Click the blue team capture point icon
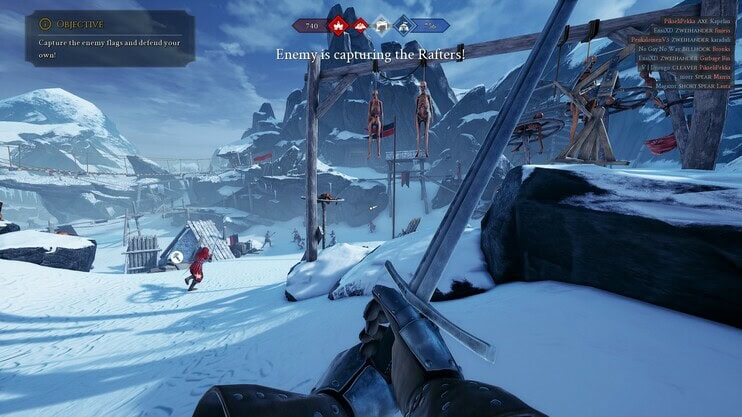742x417 pixels. [404, 25]
